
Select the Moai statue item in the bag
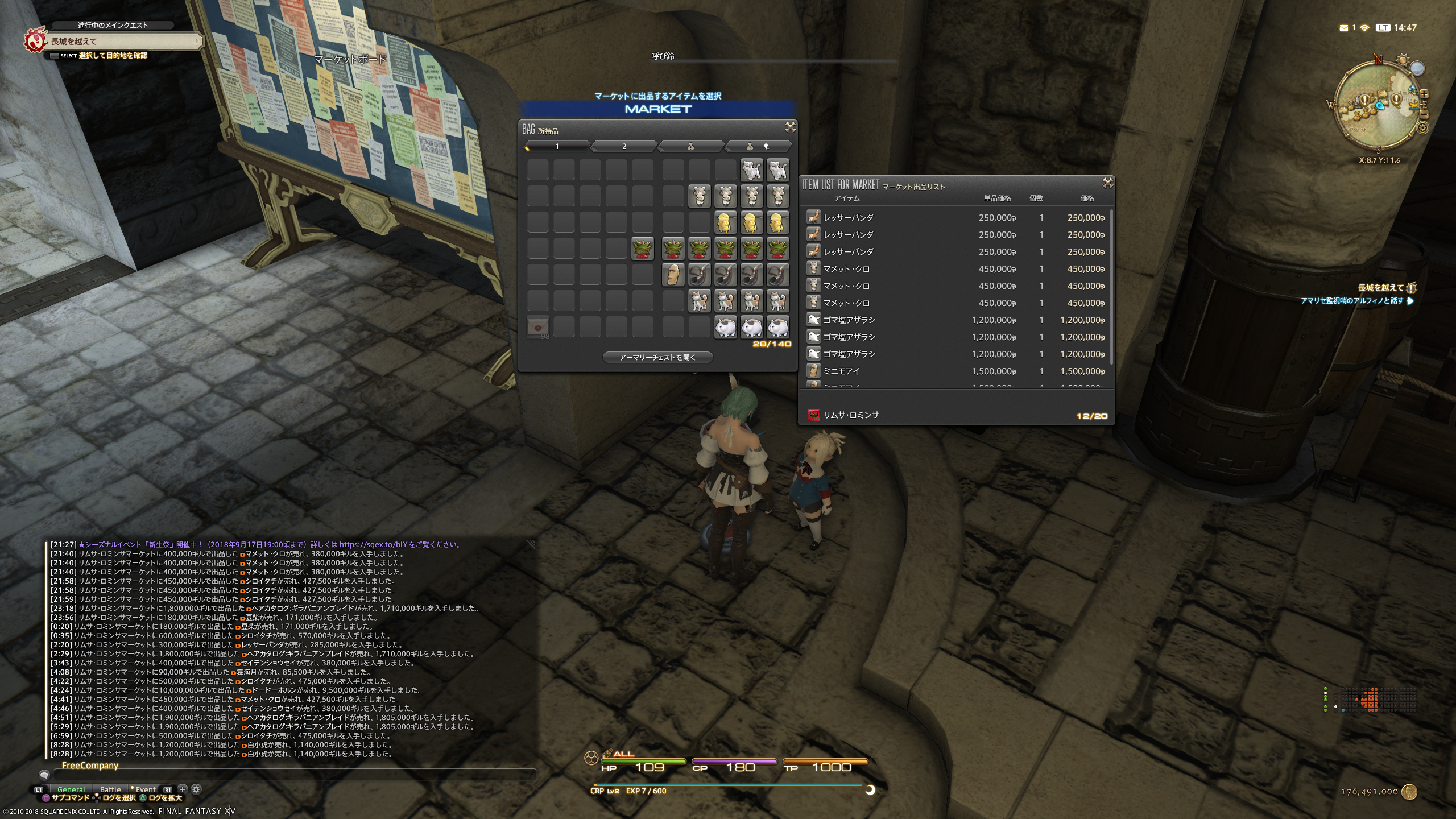point(673,275)
